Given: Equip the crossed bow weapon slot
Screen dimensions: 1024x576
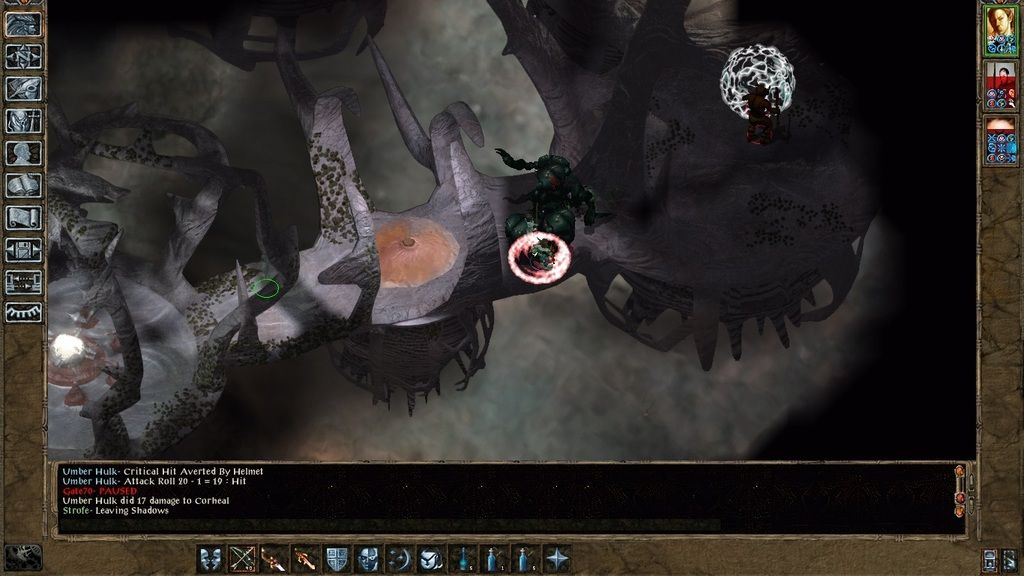Looking at the screenshot, I should 242,559.
